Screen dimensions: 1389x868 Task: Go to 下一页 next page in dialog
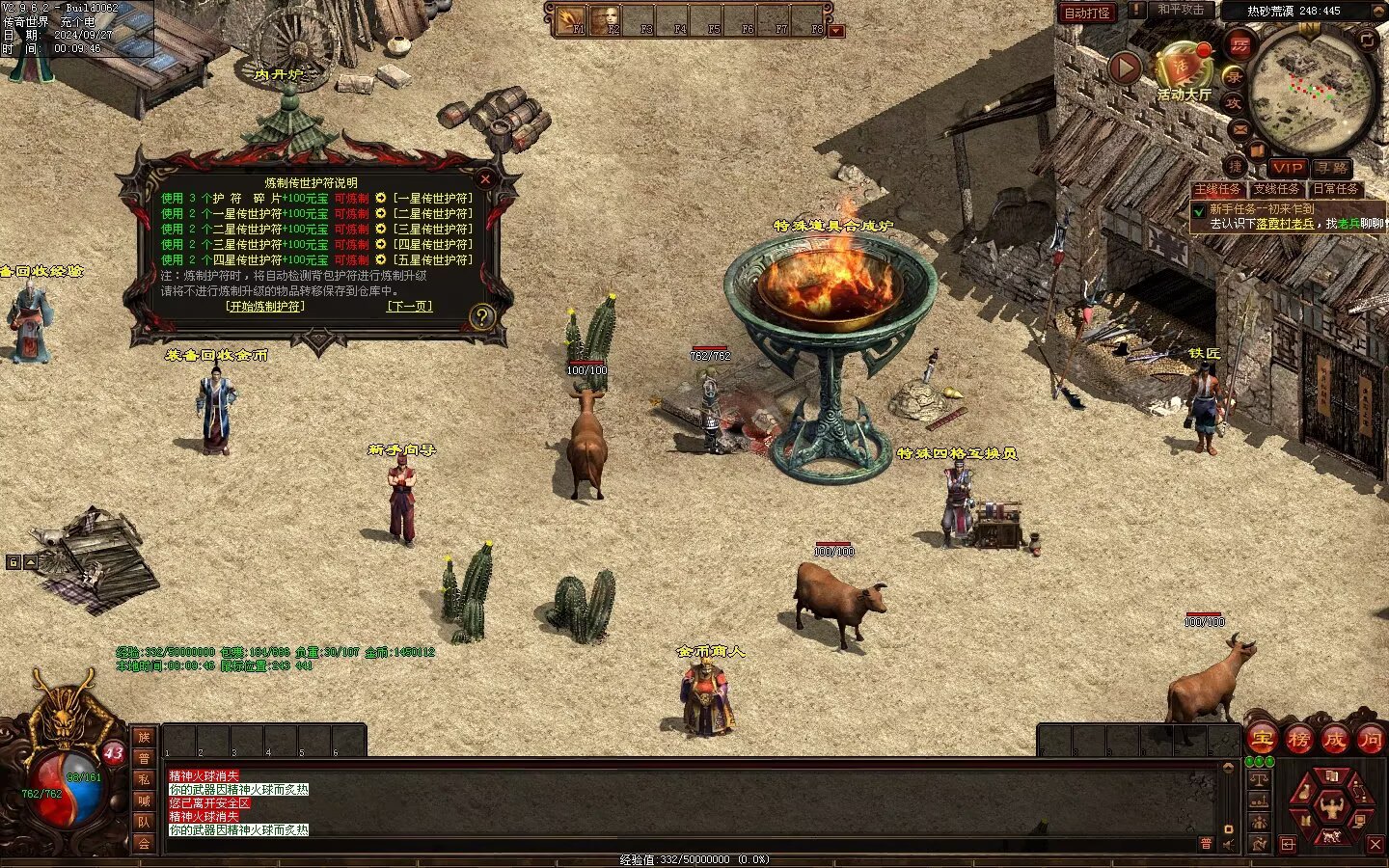409,307
